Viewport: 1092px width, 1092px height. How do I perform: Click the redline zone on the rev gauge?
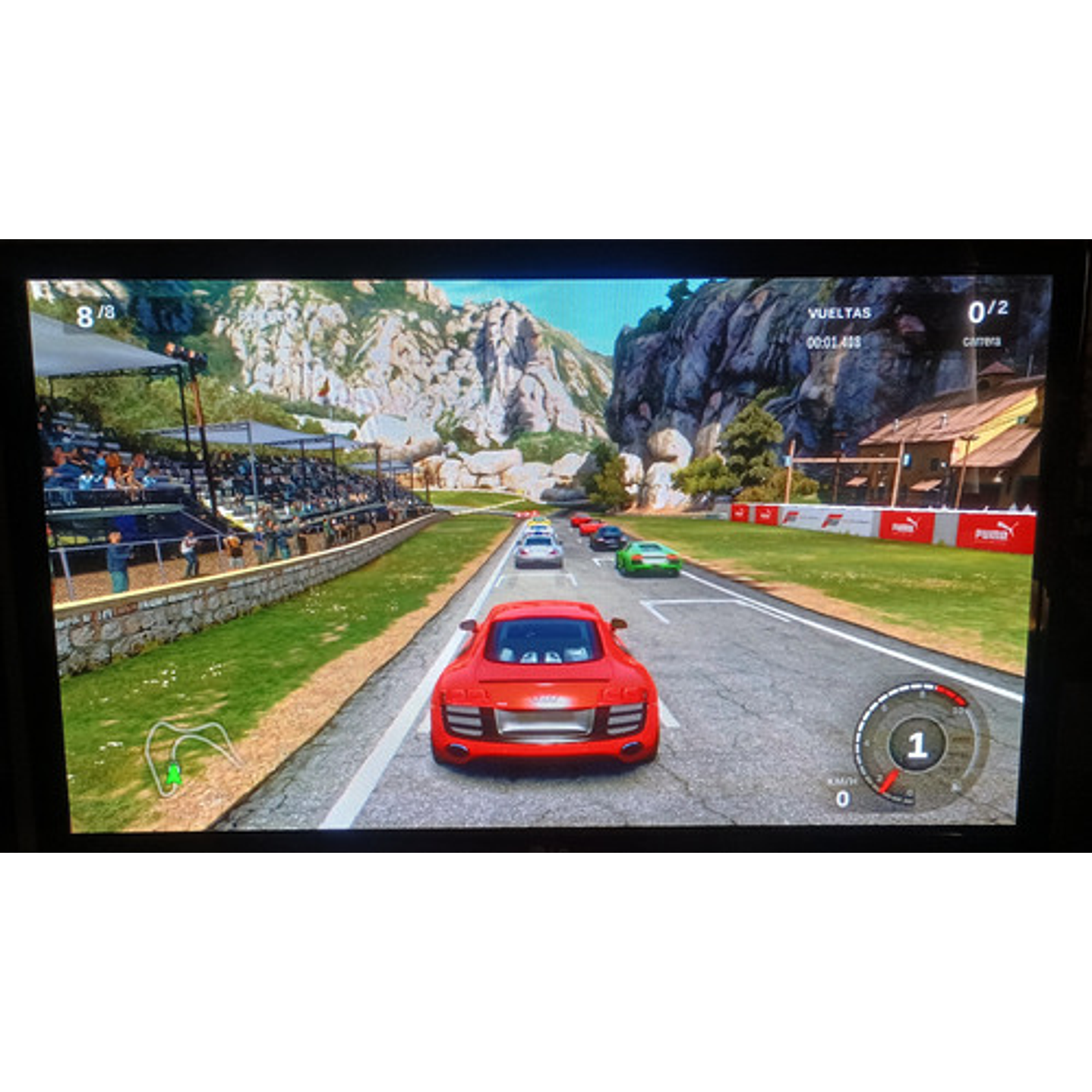pyautogui.click(x=948, y=695)
